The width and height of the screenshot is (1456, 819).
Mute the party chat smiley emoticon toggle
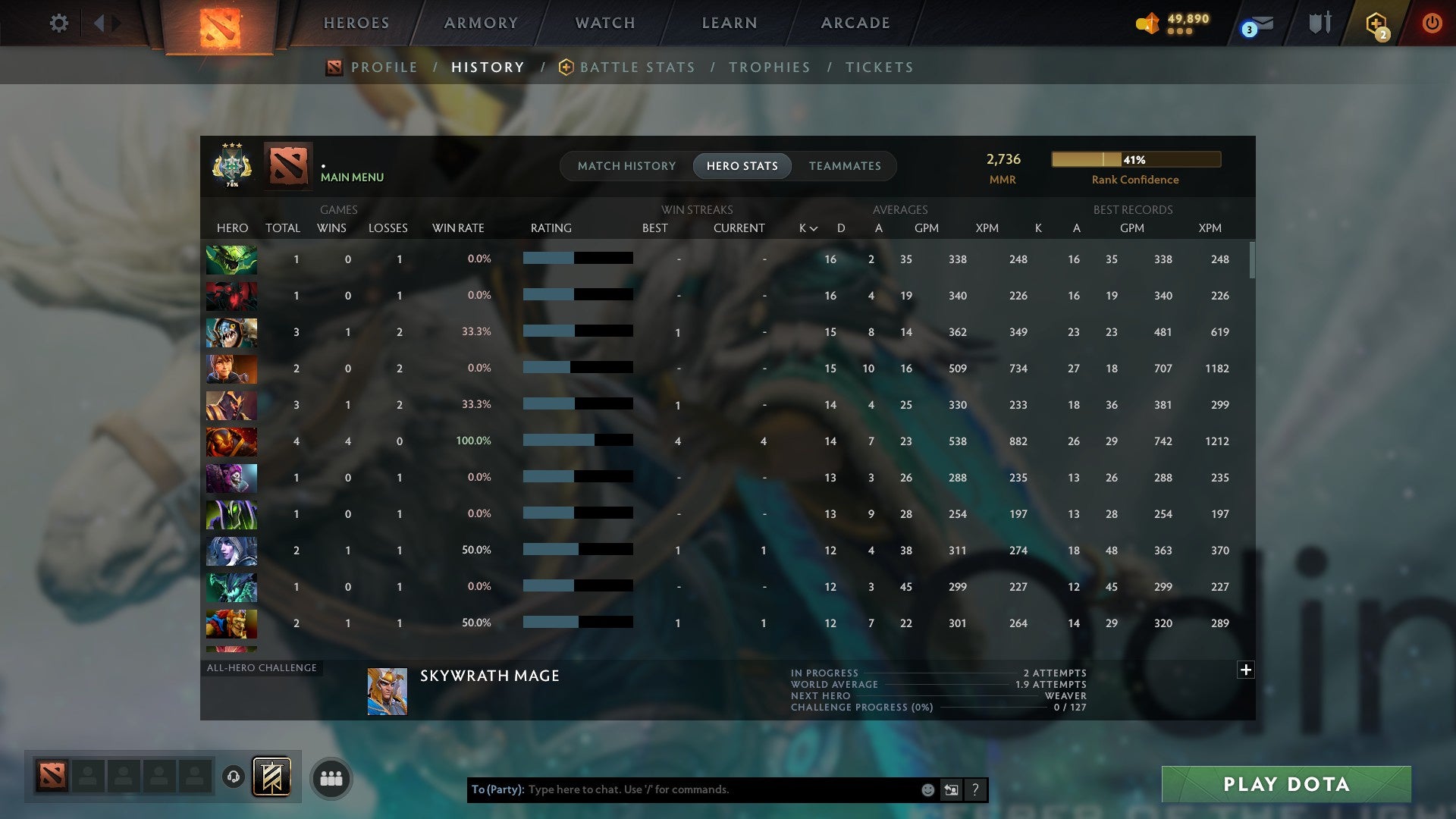point(927,789)
